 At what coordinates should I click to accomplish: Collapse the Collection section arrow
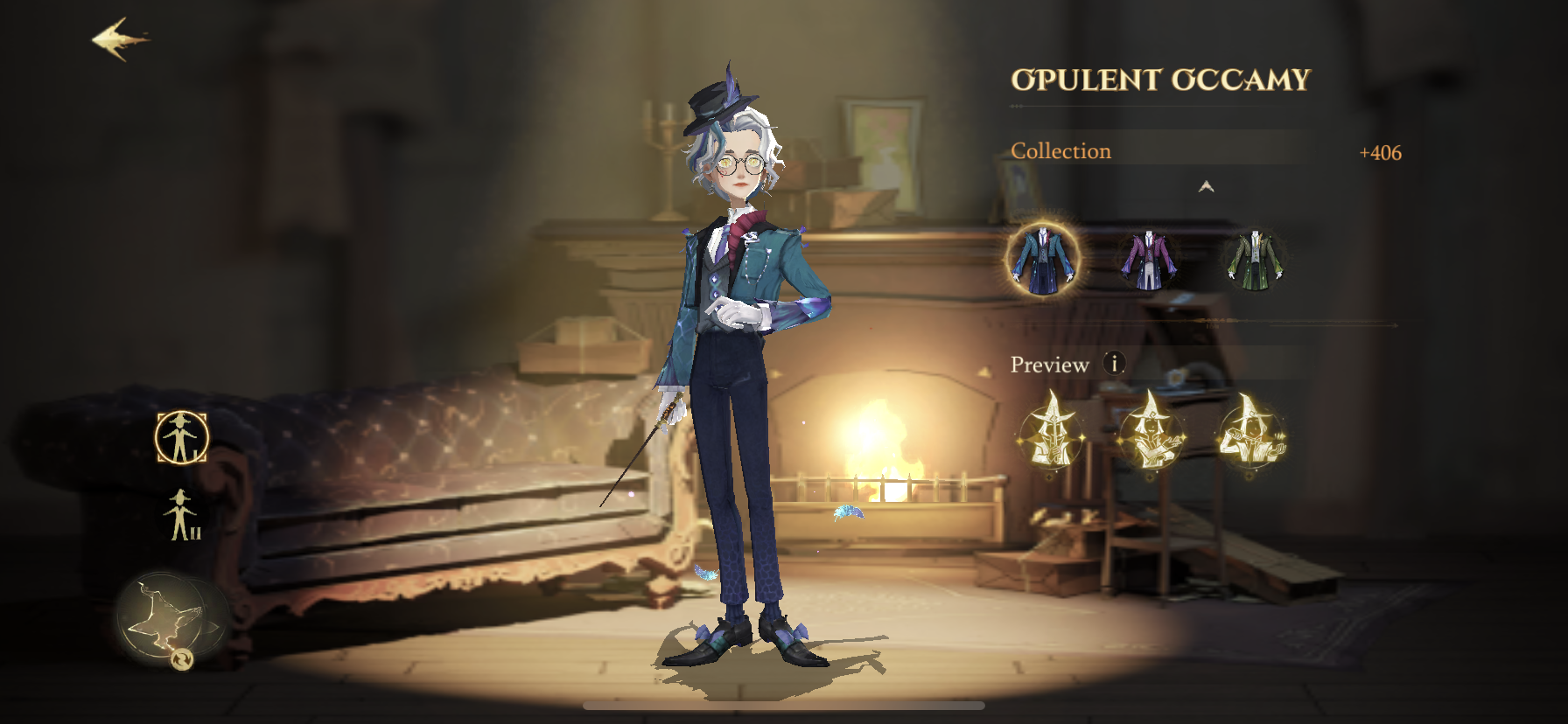pyautogui.click(x=1206, y=186)
